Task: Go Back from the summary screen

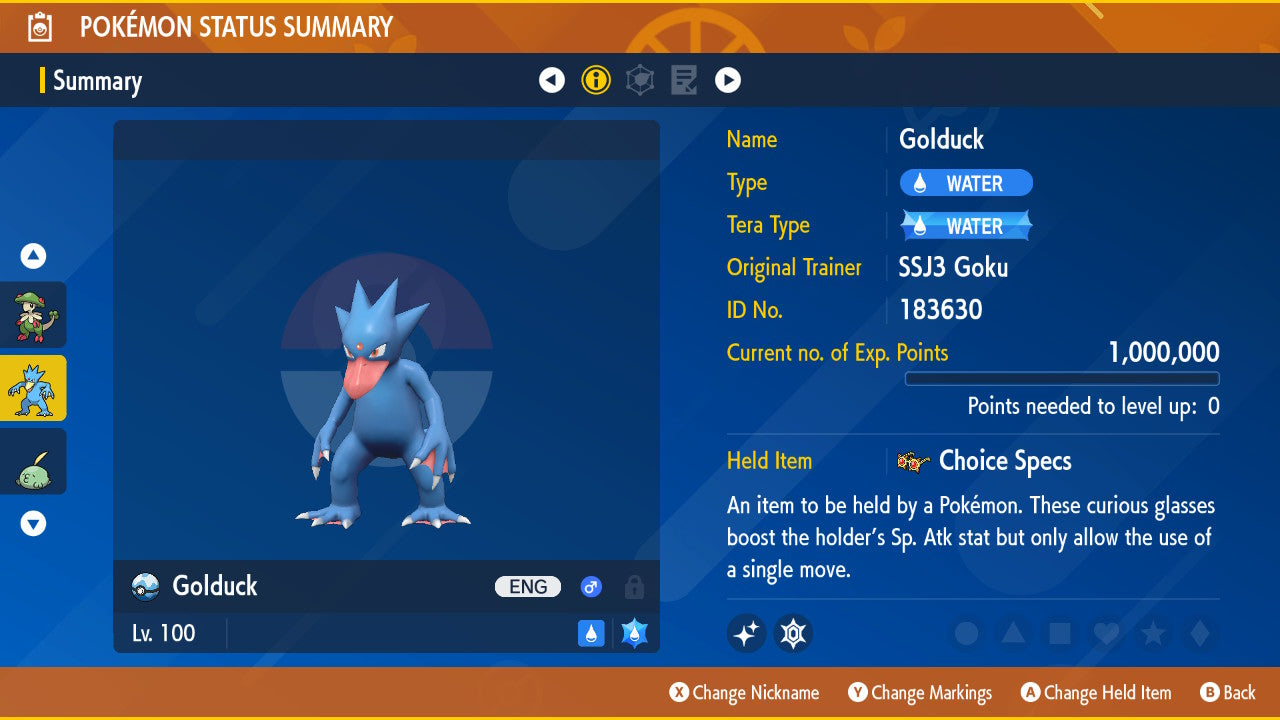Action: [1228, 693]
